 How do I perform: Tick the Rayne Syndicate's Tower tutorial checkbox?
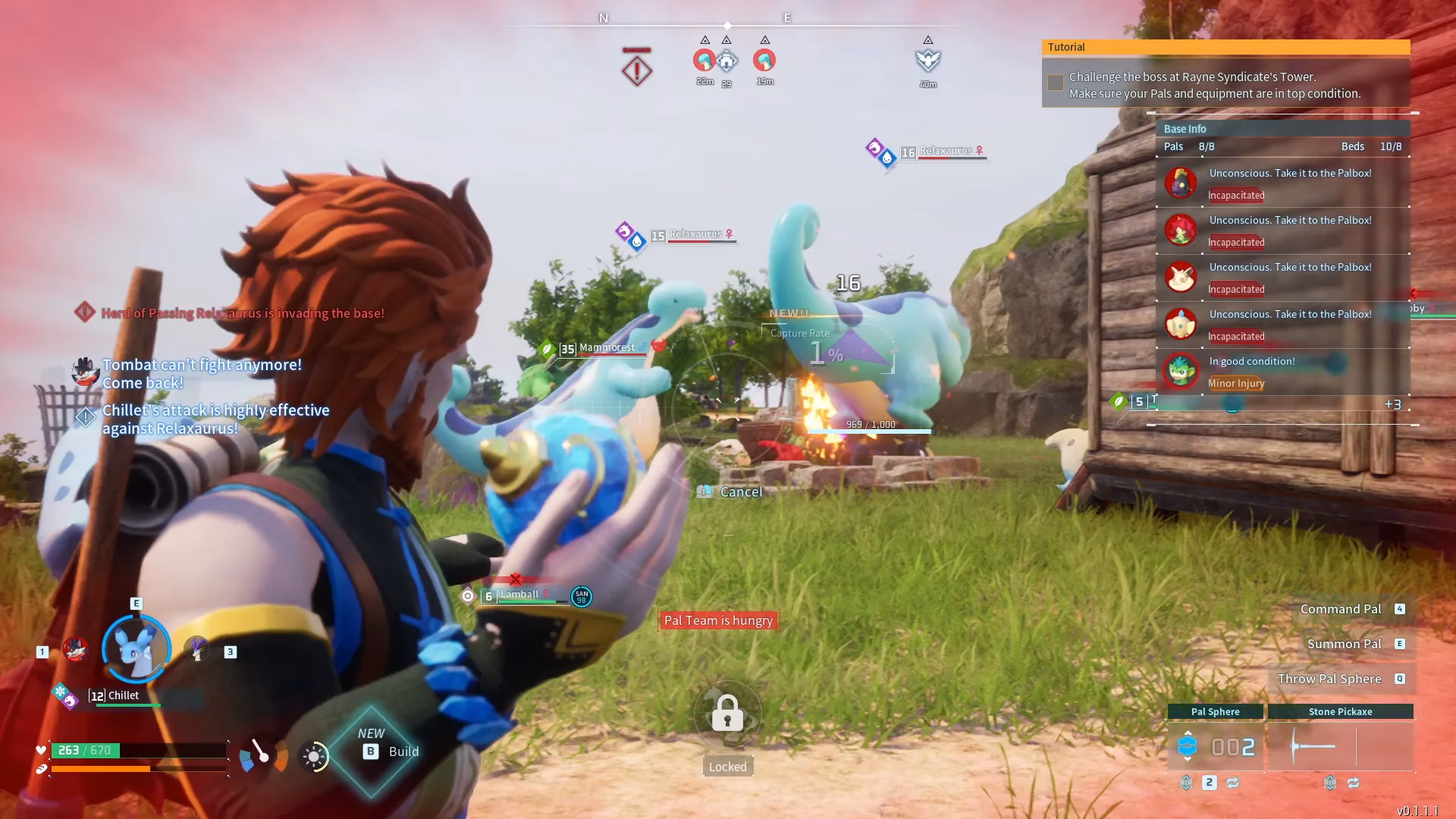(x=1055, y=83)
